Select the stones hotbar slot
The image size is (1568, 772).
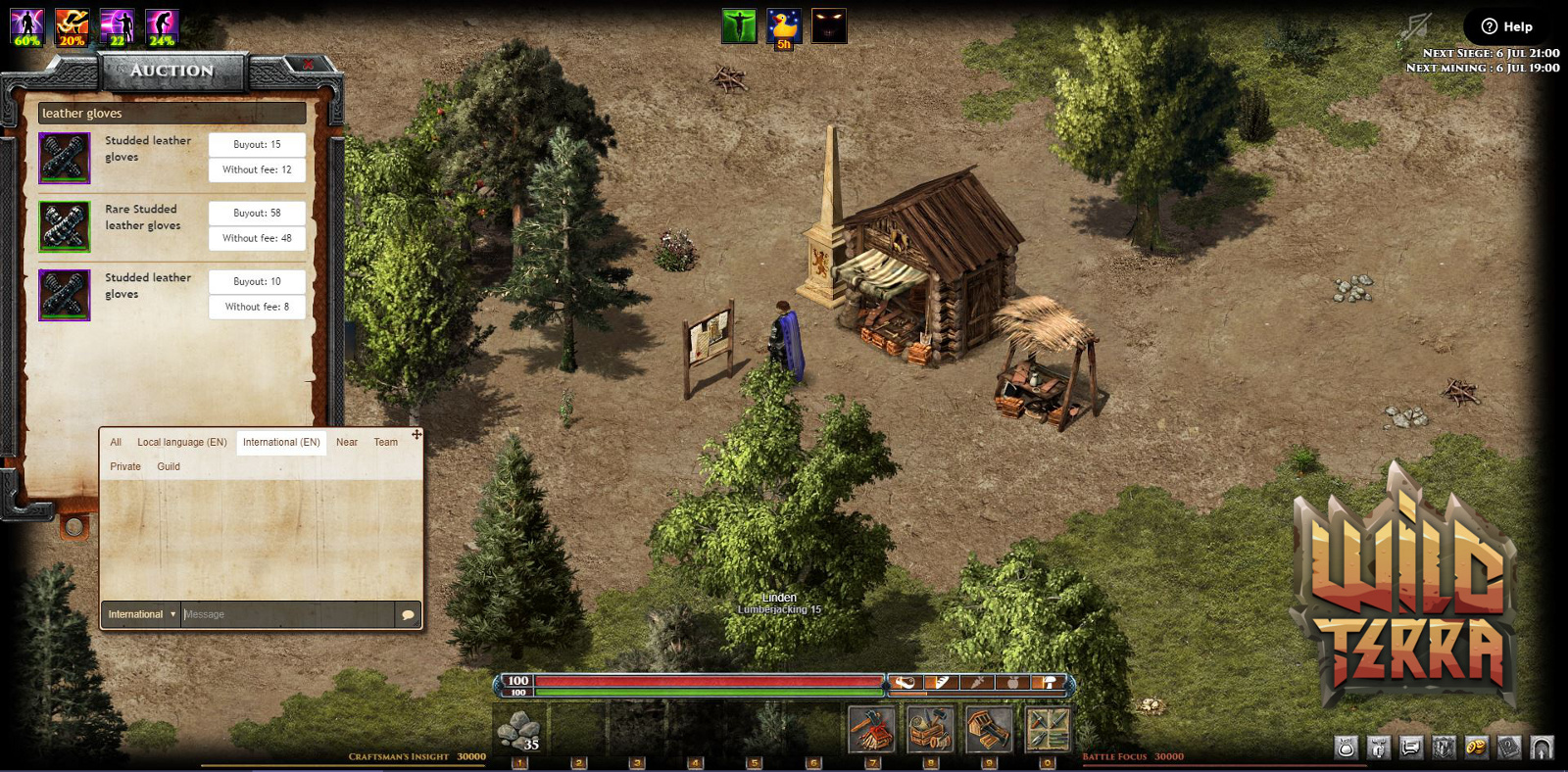519,731
